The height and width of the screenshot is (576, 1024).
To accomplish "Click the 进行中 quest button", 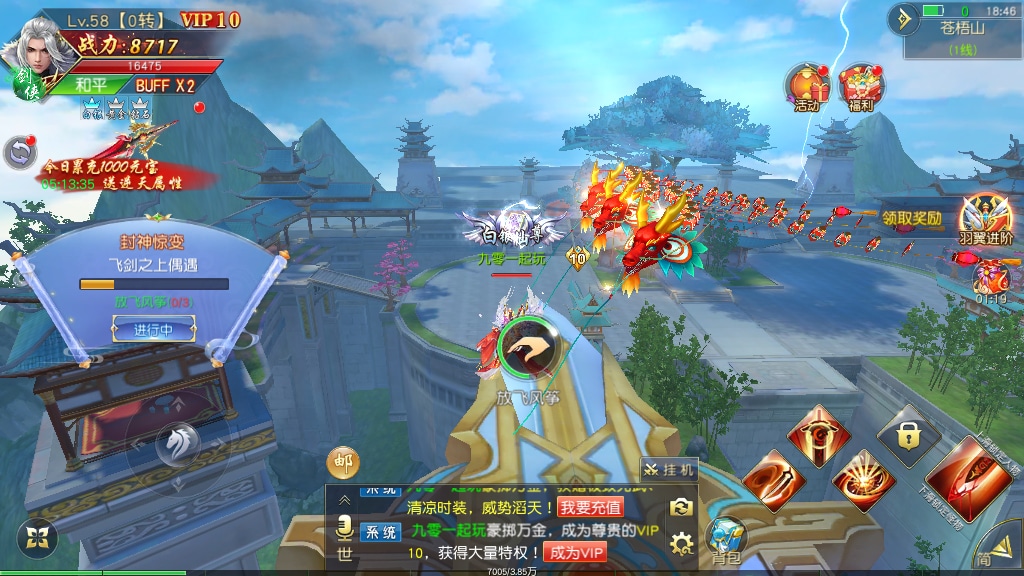I will [154, 329].
